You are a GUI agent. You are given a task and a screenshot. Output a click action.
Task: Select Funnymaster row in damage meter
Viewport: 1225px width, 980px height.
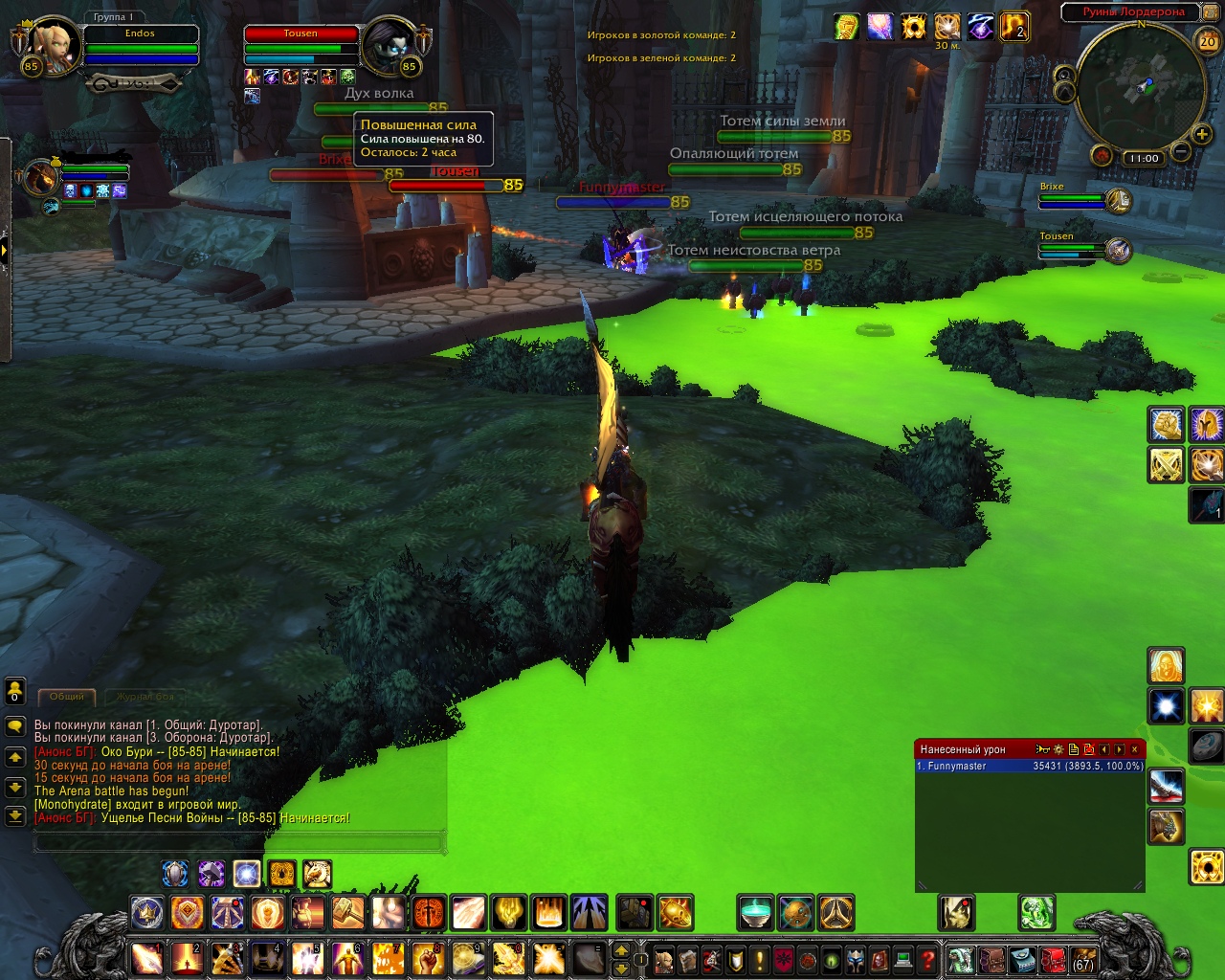coord(1029,766)
